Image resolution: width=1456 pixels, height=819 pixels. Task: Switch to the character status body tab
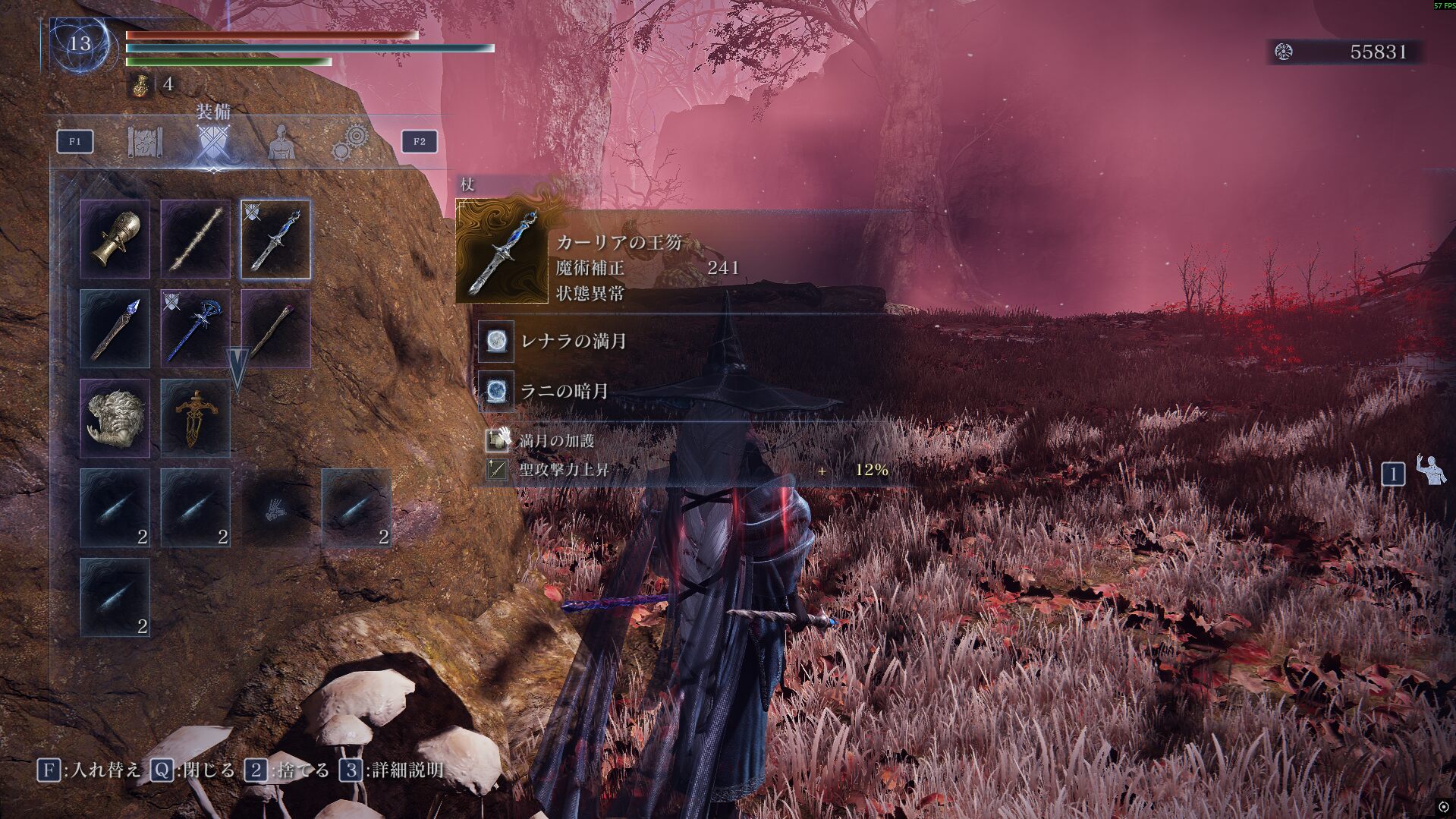tap(281, 141)
